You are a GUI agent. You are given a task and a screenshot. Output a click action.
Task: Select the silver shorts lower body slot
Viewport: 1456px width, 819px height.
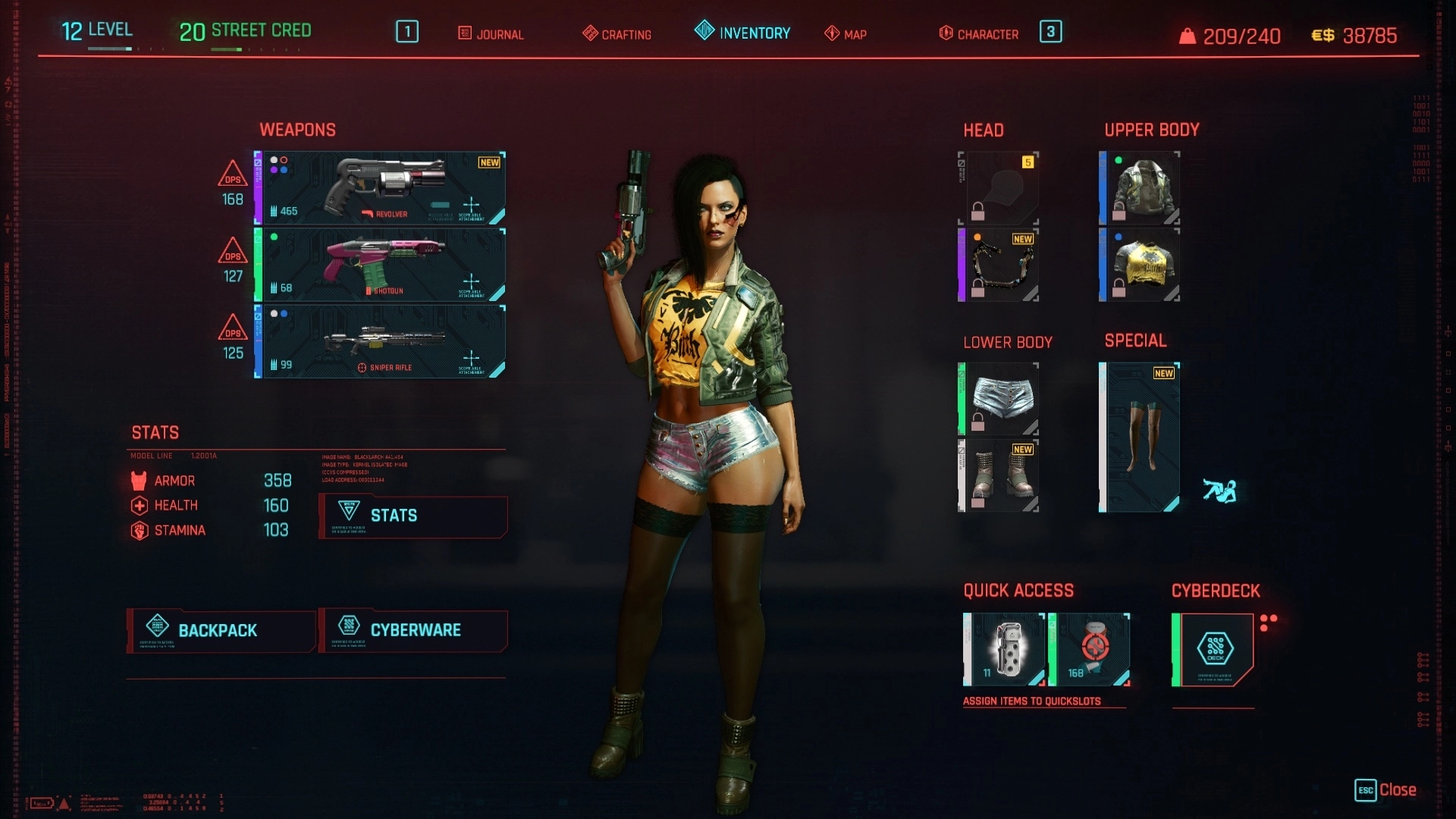click(999, 399)
